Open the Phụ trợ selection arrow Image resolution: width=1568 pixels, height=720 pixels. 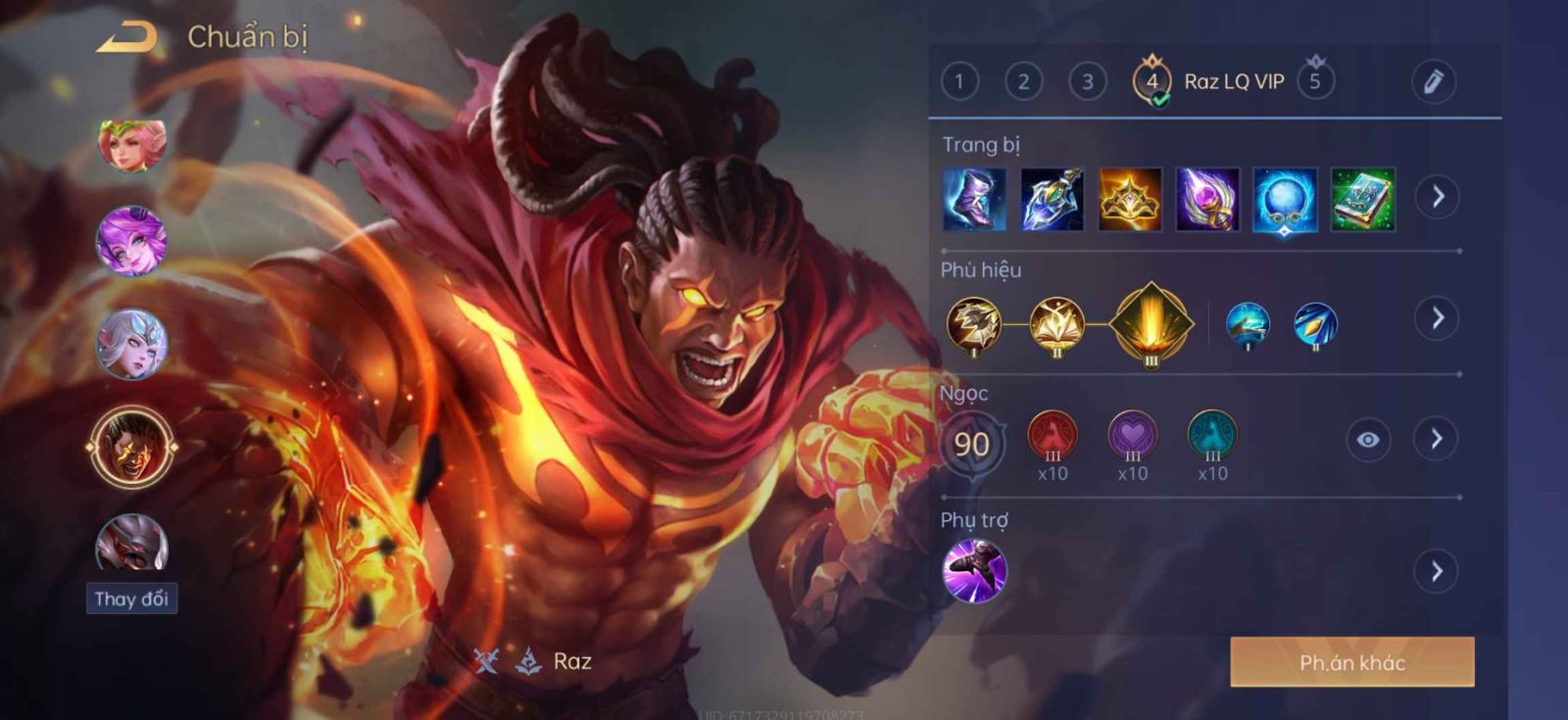click(x=1437, y=571)
